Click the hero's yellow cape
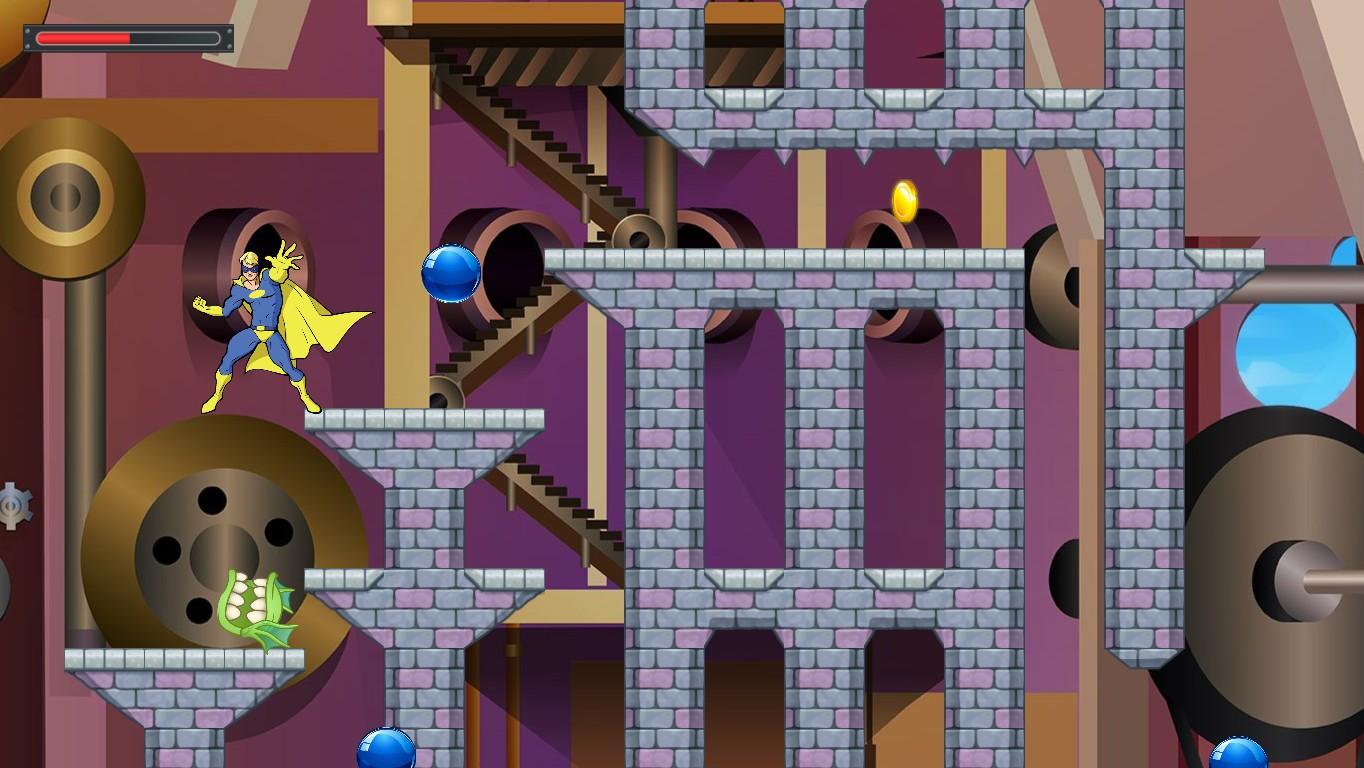The height and width of the screenshot is (768, 1364). 330,320
